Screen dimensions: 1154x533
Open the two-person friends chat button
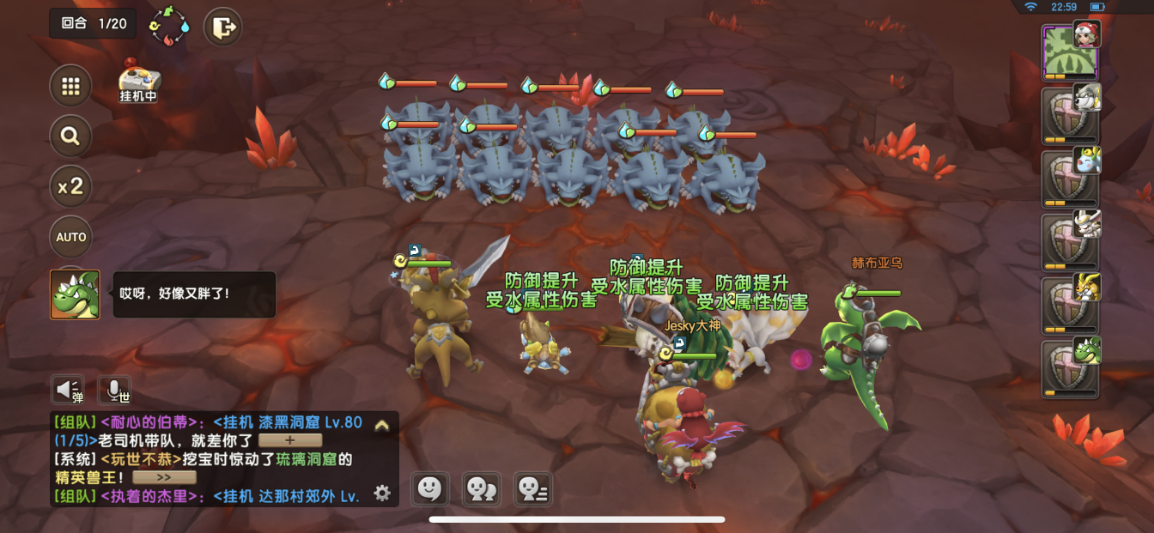click(481, 488)
